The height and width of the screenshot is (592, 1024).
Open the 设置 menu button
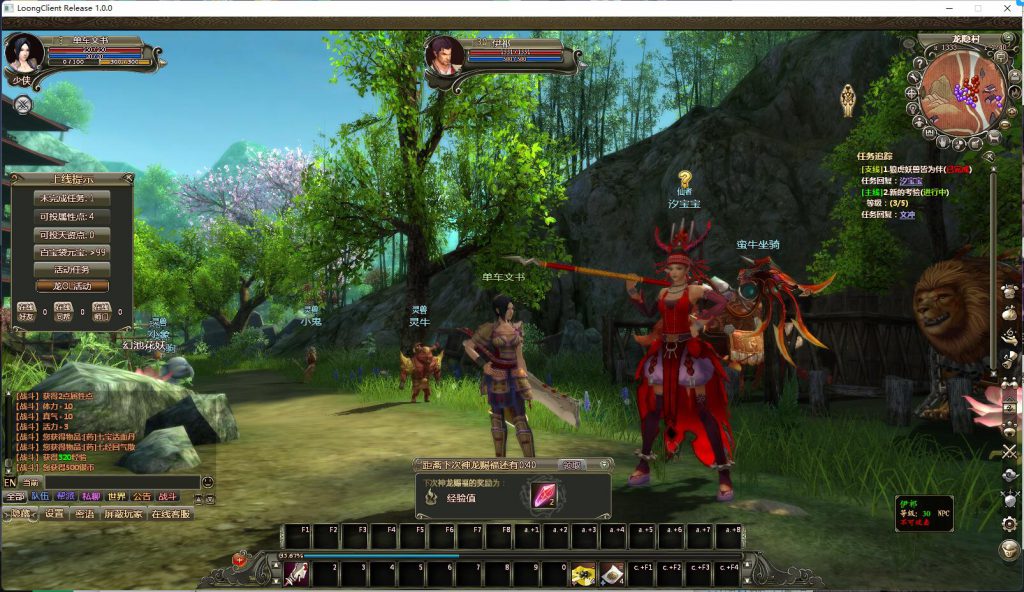click(54, 514)
